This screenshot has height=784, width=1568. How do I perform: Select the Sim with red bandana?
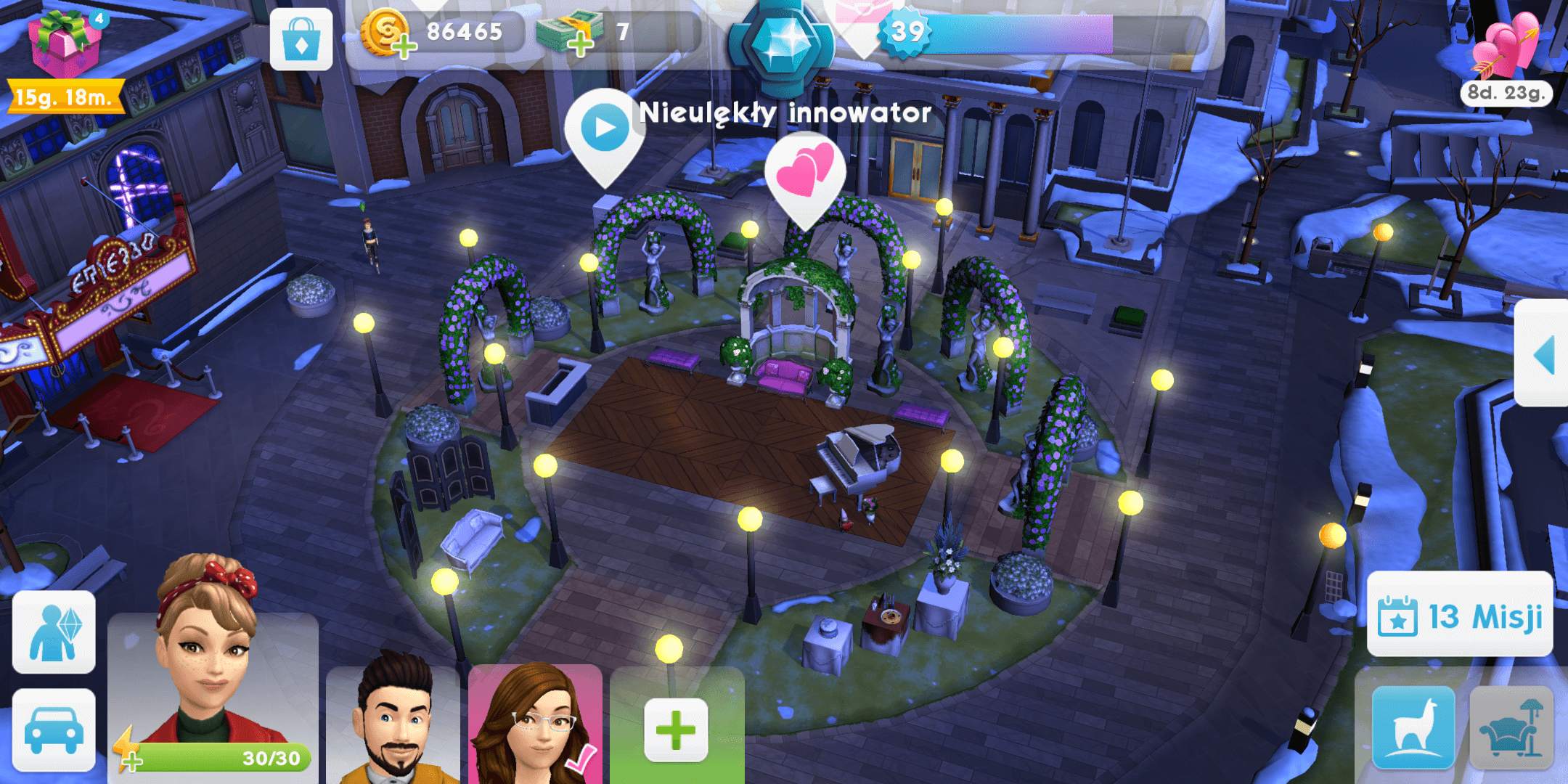coord(211,653)
